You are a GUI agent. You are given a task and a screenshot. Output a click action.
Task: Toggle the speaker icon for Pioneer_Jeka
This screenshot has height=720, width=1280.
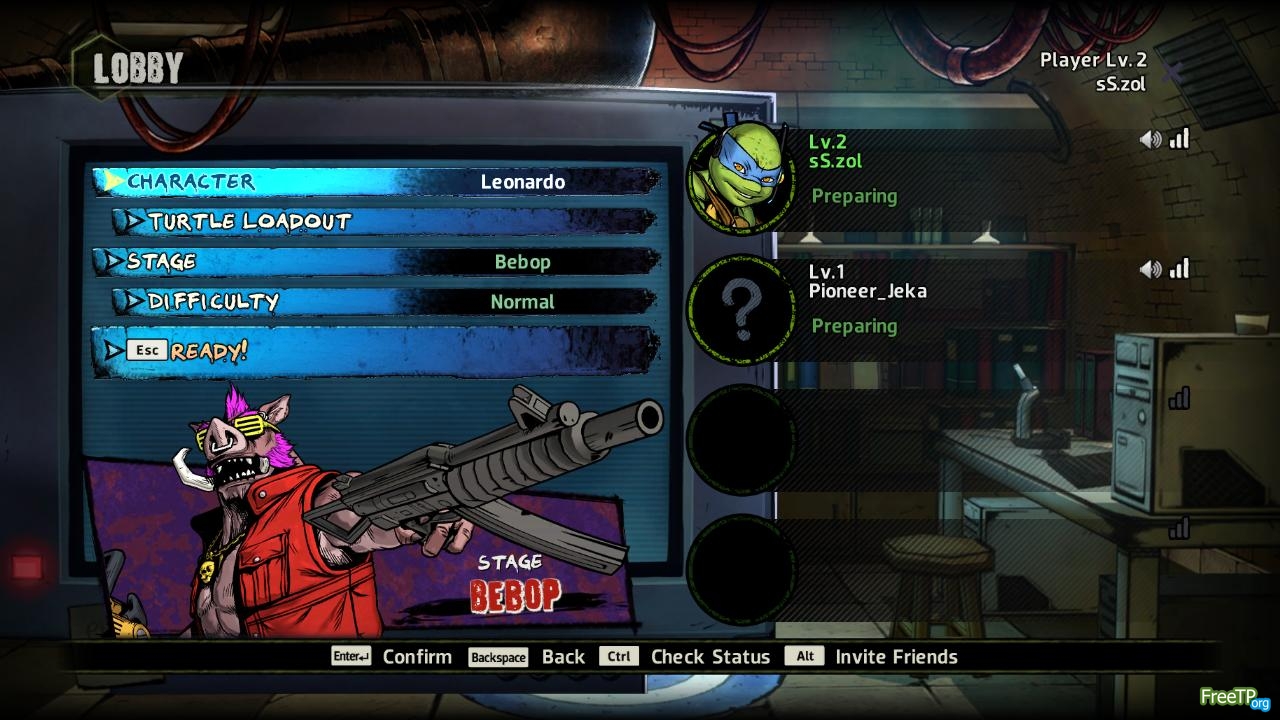tap(1150, 269)
